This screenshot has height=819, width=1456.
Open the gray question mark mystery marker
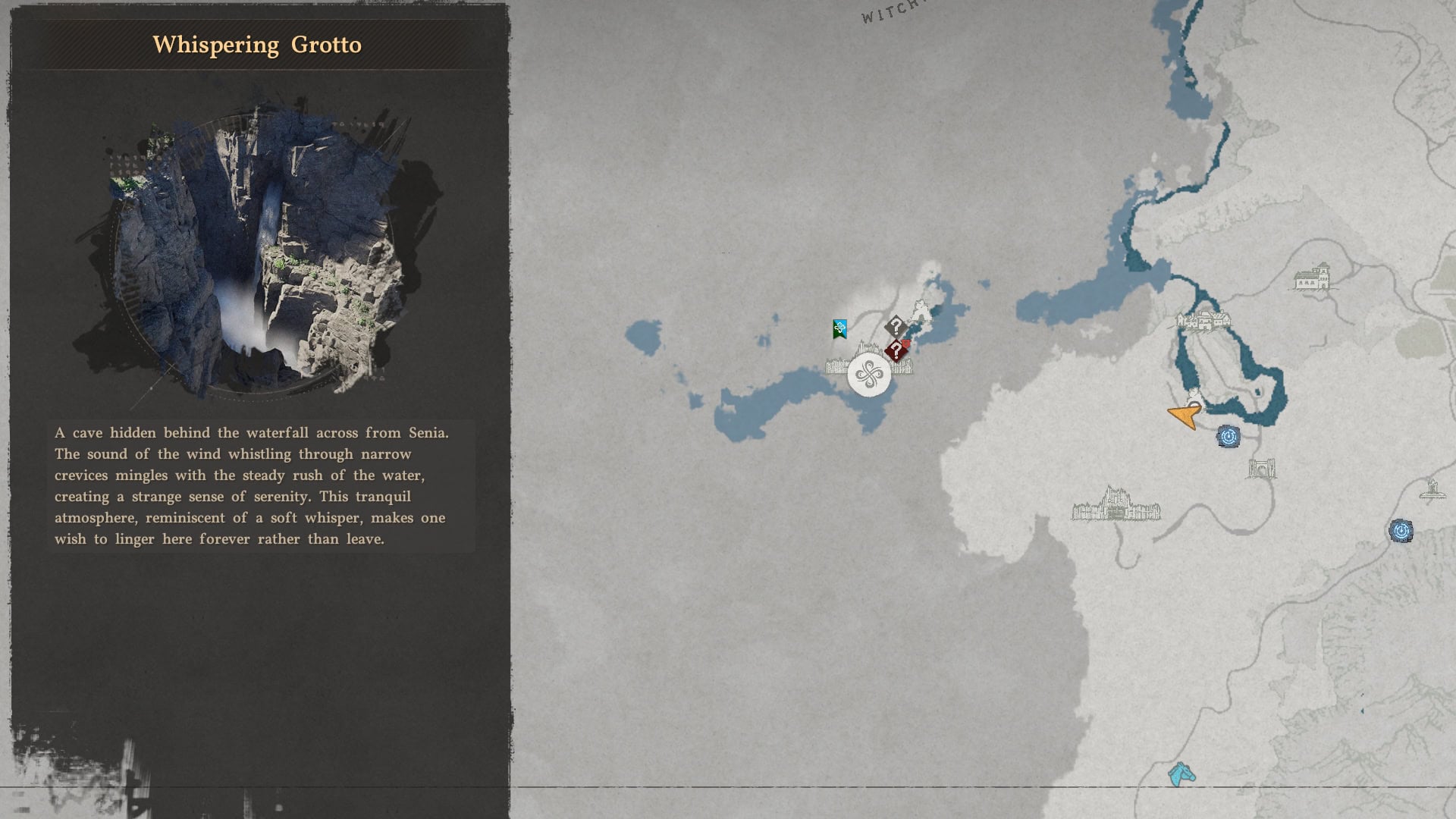896,327
